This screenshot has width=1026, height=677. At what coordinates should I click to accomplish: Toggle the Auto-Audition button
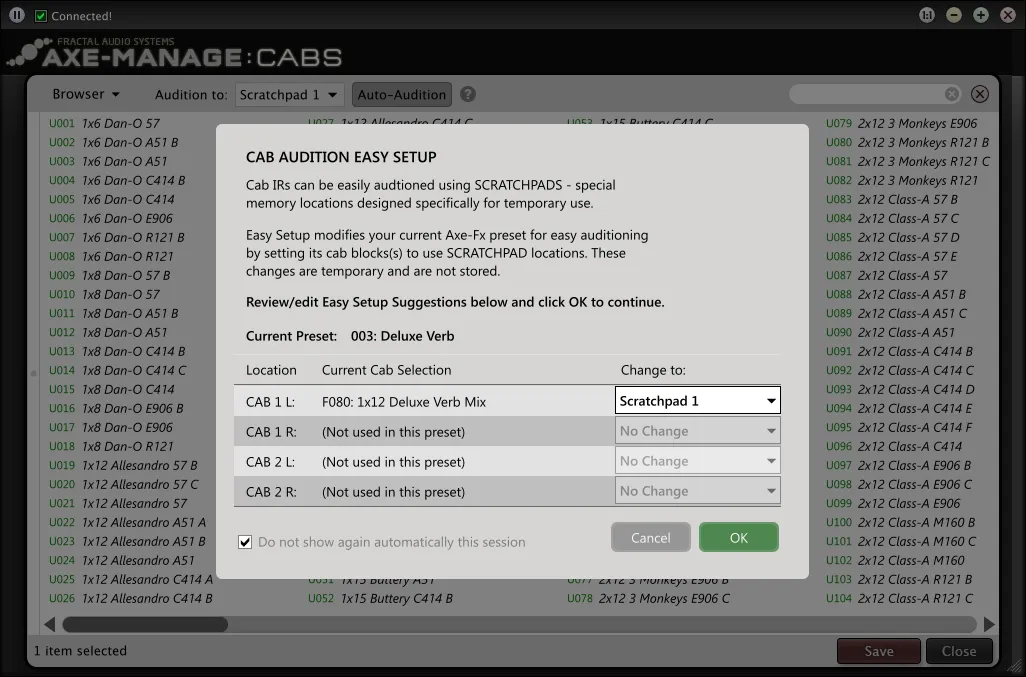402,95
